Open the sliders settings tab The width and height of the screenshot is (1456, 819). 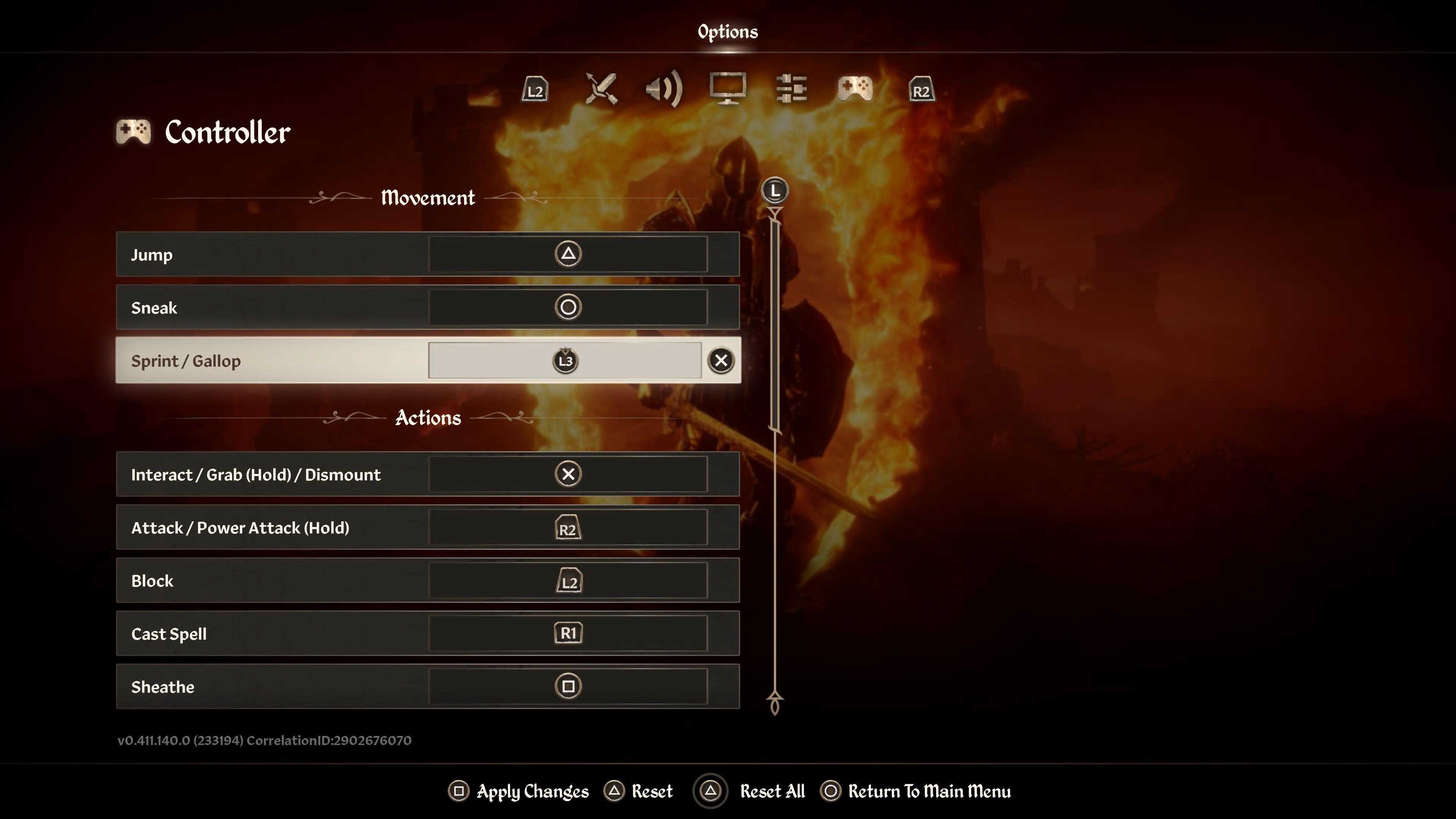pos(791,89)
